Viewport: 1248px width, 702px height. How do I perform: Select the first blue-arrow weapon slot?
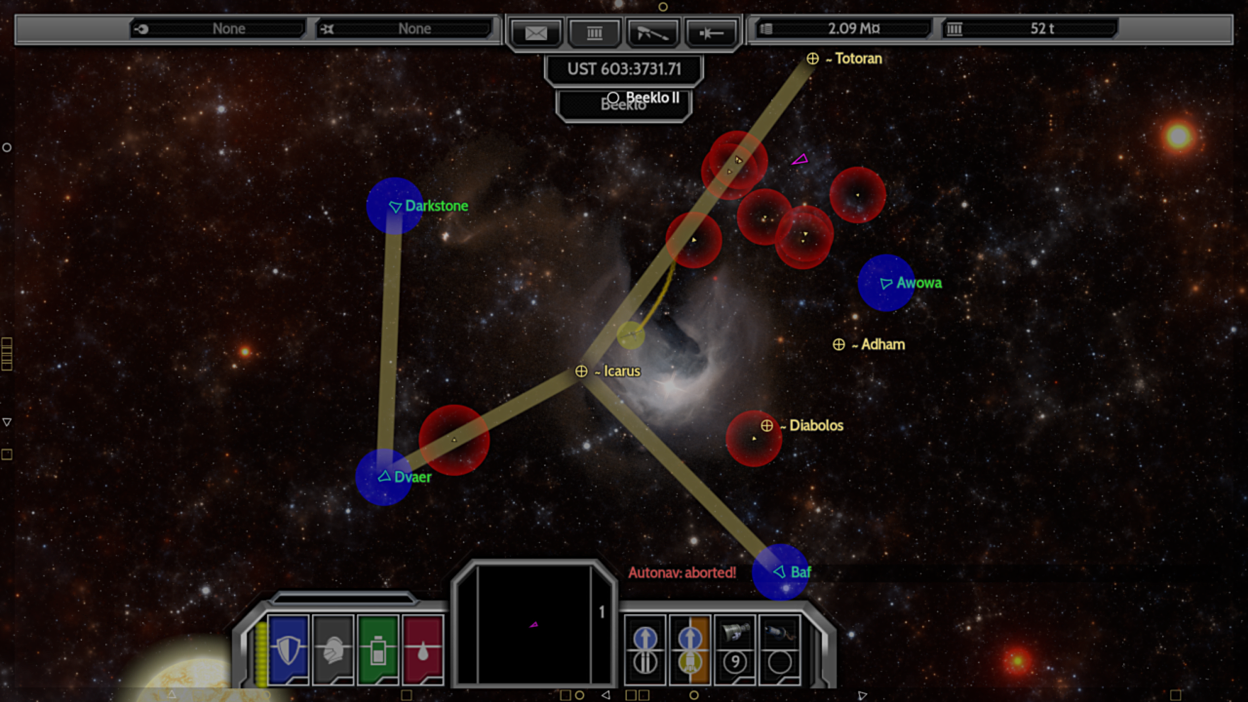645,649
